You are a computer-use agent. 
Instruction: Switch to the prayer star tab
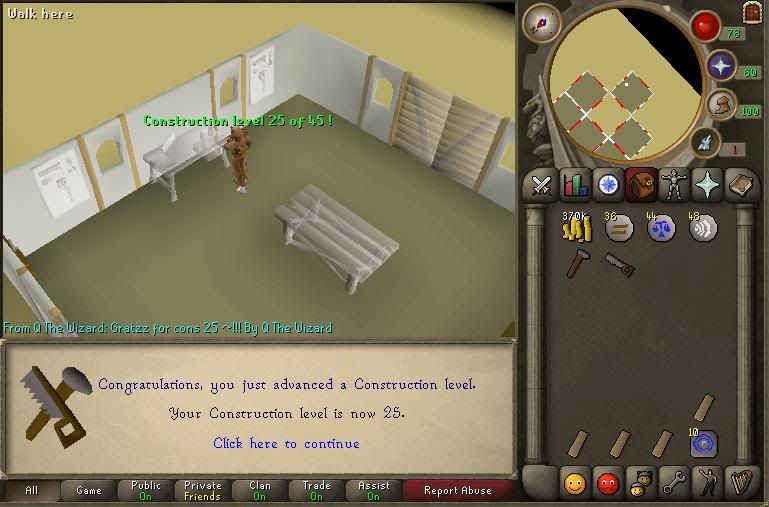tap(706, 185)
